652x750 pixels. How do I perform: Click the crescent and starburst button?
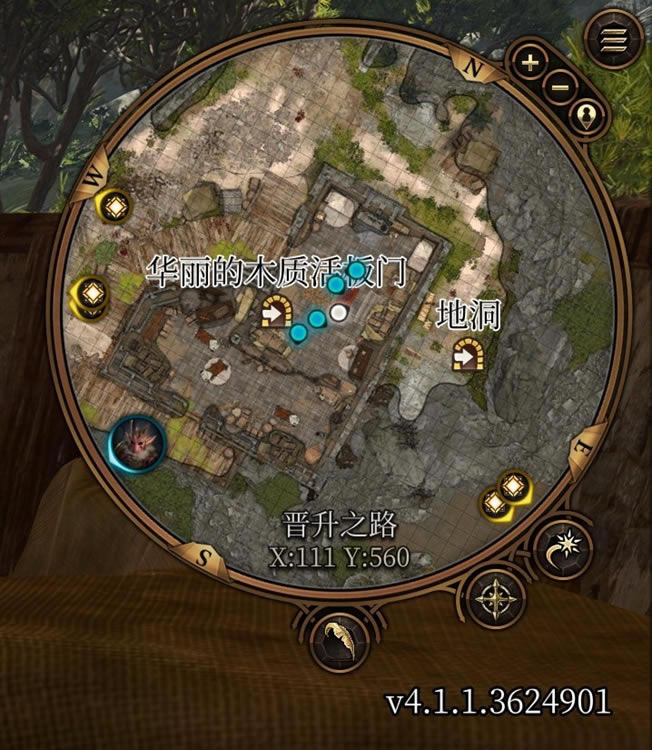coord(563,548)
